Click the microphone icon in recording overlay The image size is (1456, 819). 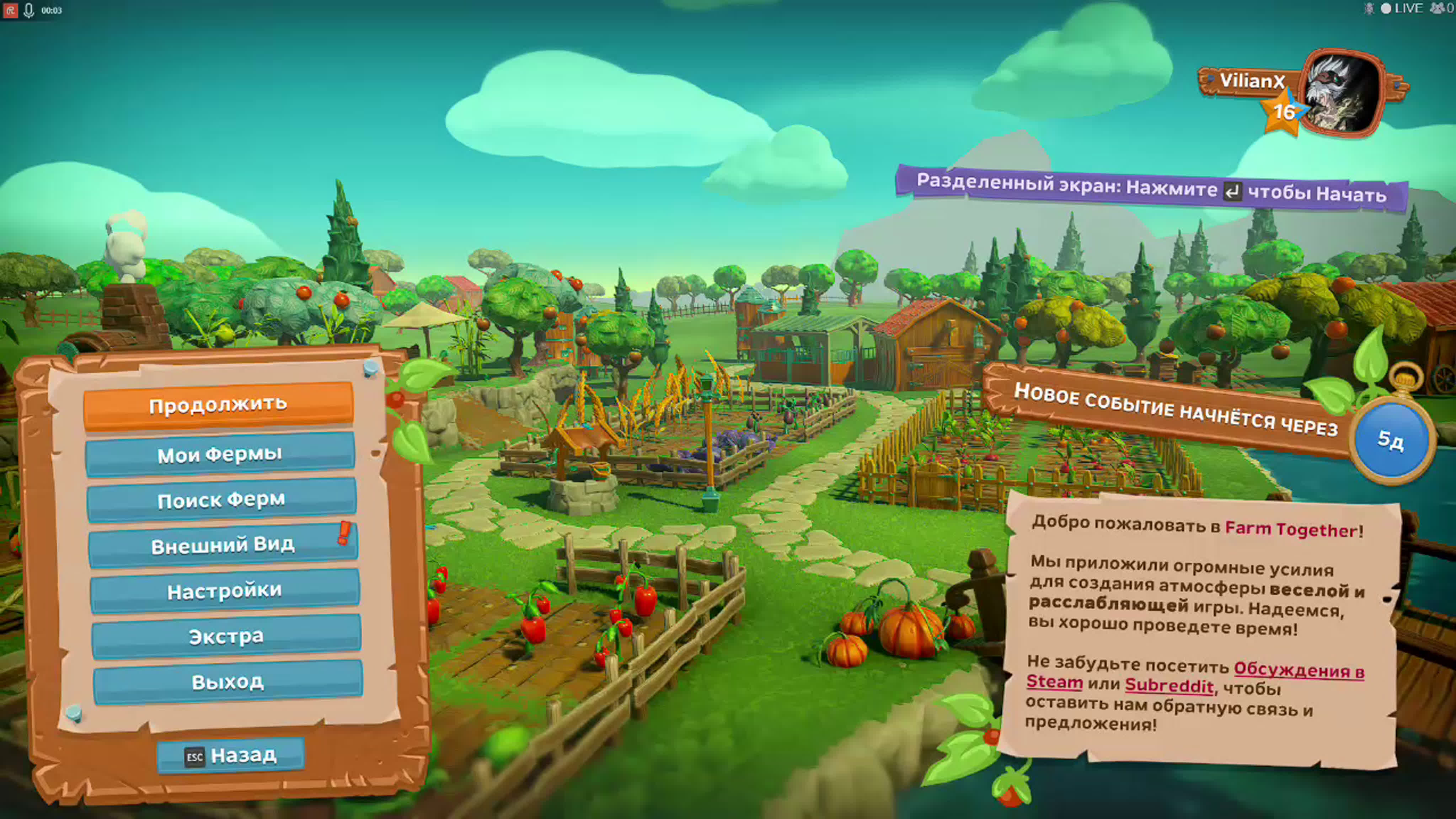[x=29, y=10]
